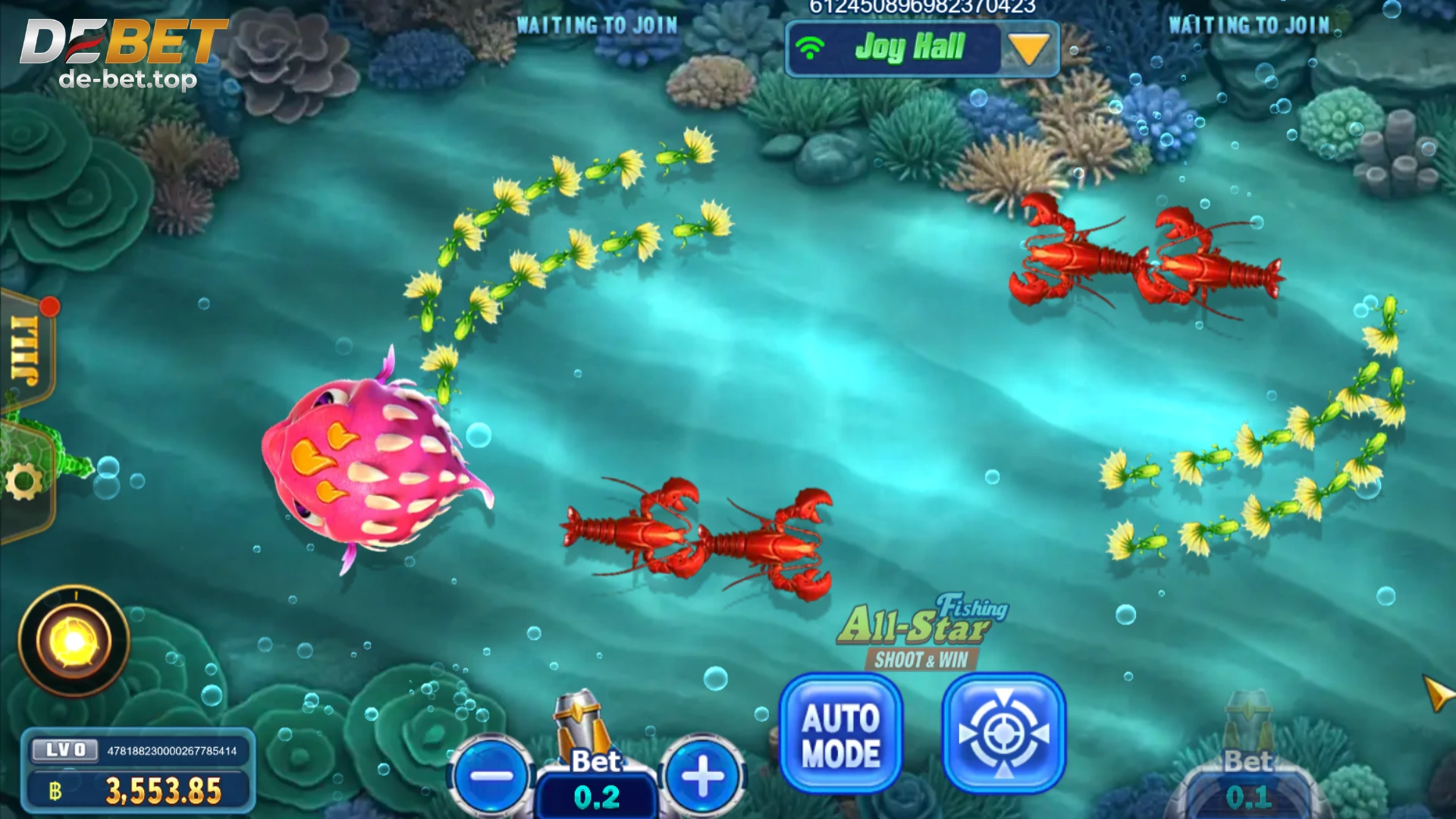Increase the bet with the plus button
The width and height of the screenshot is (1456, 819).
click(x=702, y=776)
